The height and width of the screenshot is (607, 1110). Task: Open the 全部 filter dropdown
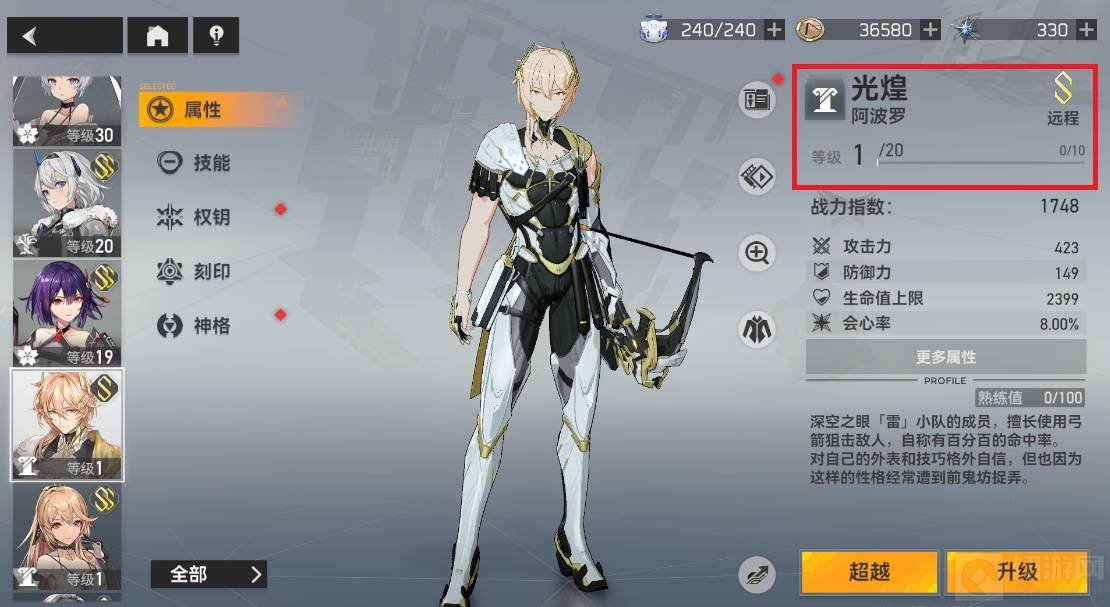point(208,574)
